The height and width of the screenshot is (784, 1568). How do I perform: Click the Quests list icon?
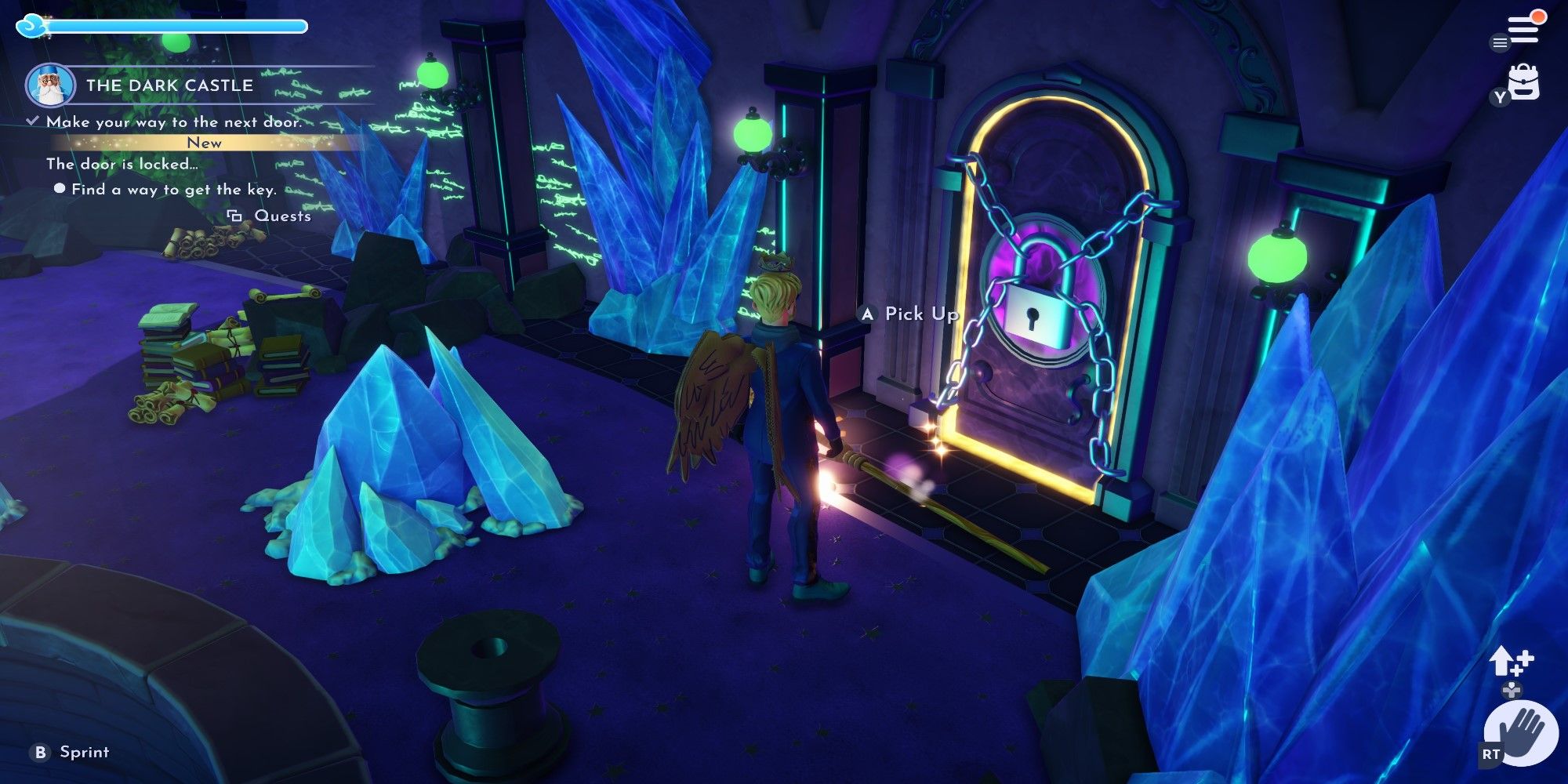click(234, 216)
